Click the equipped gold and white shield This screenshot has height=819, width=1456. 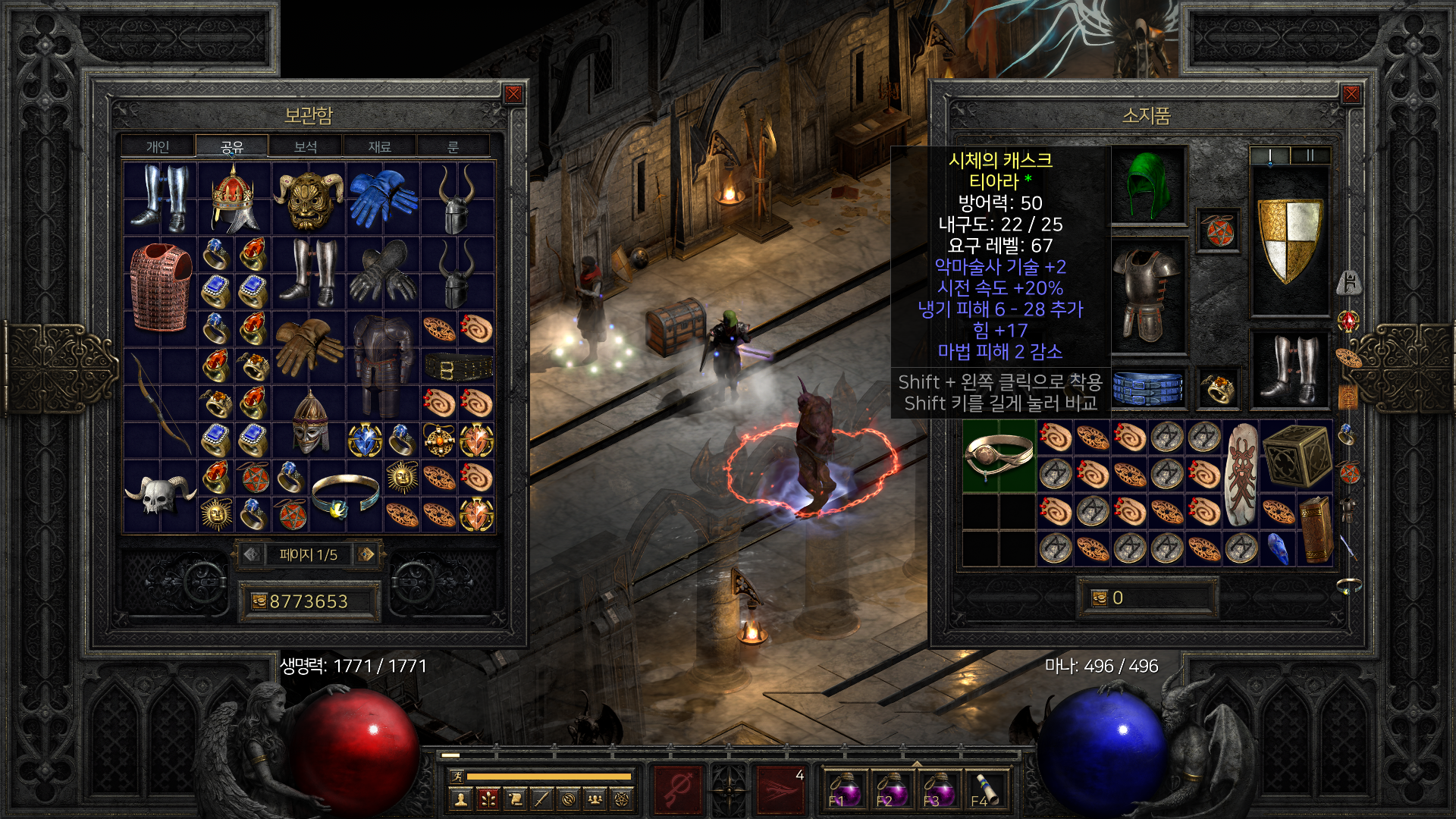click(1289, 239)
